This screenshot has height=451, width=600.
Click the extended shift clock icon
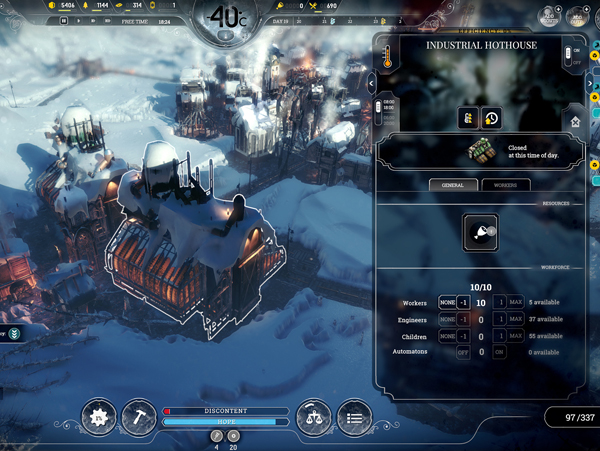coord(491,117)
